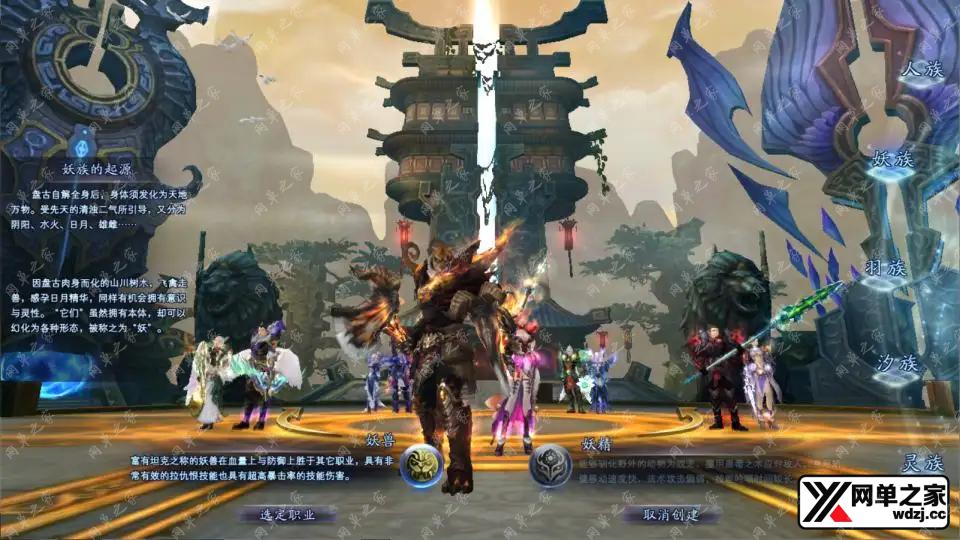Confirm class with 选定职业 button
960x540 pixels.
[x=287, y=514]
